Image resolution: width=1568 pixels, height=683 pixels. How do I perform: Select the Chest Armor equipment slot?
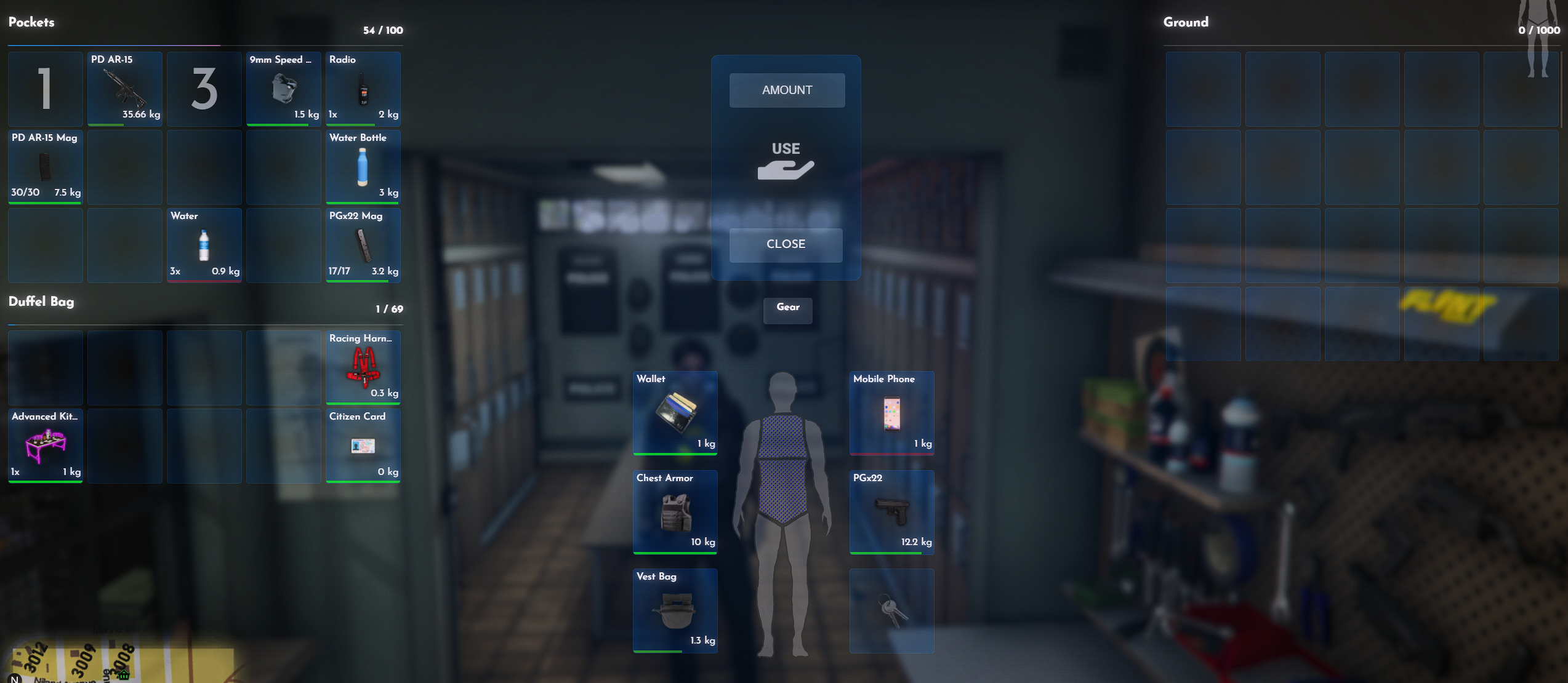coord(675,512)
